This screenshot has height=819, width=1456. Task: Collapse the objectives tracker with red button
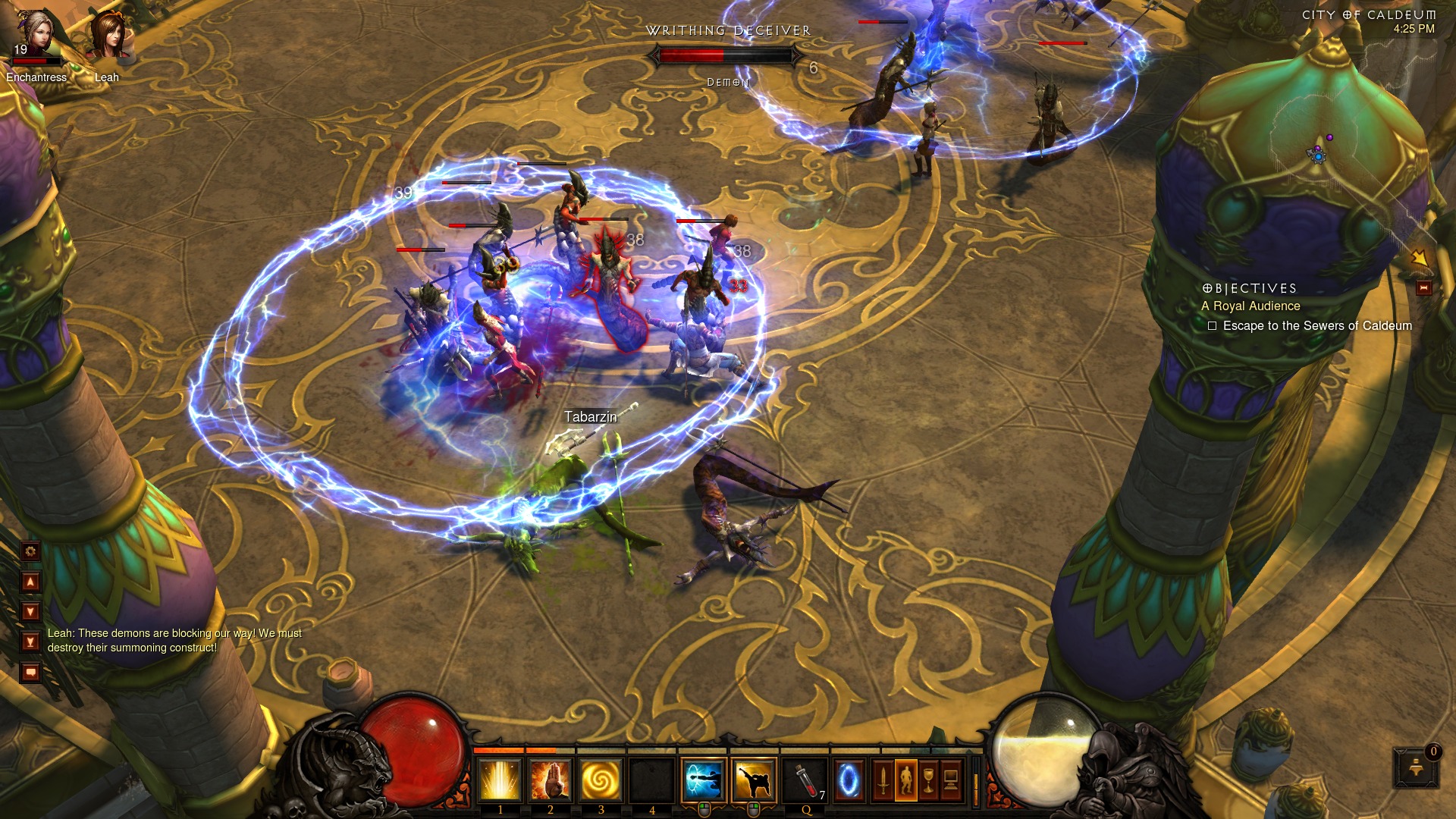1423,288
